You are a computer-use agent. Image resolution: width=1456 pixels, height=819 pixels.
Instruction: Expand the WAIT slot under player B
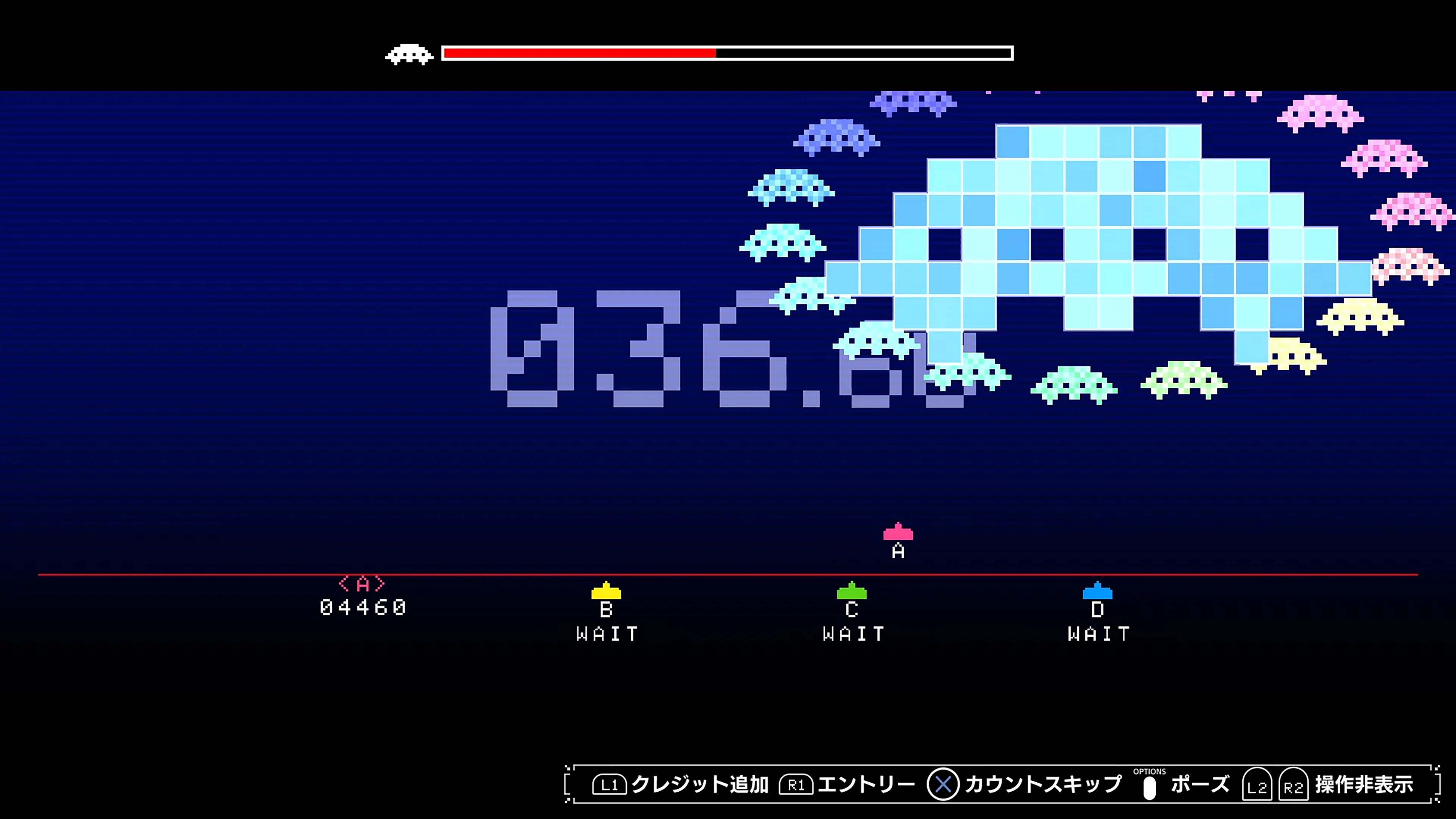click(x=607, y=633)
